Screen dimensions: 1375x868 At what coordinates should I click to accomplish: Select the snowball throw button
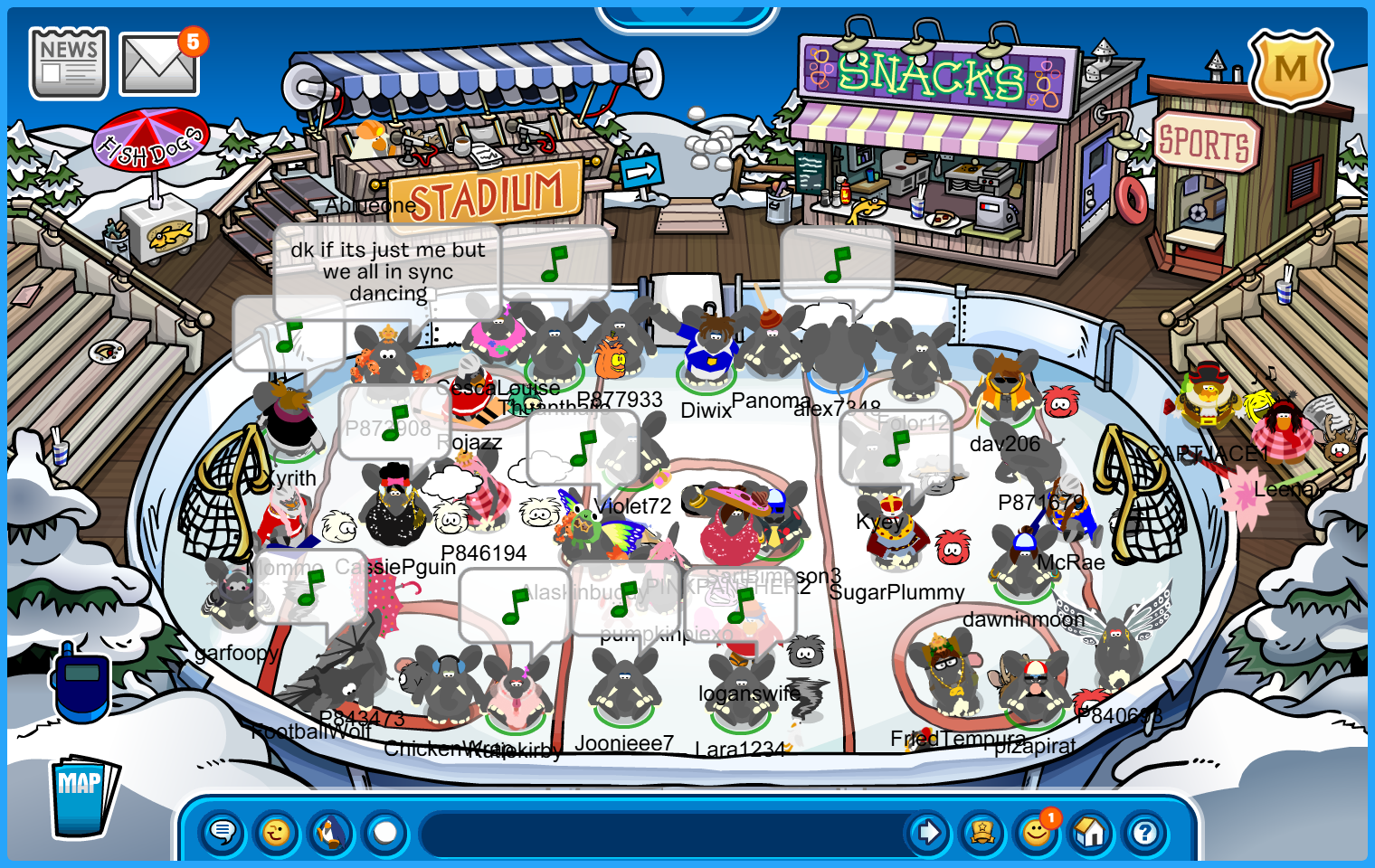(x=385, y=832)
